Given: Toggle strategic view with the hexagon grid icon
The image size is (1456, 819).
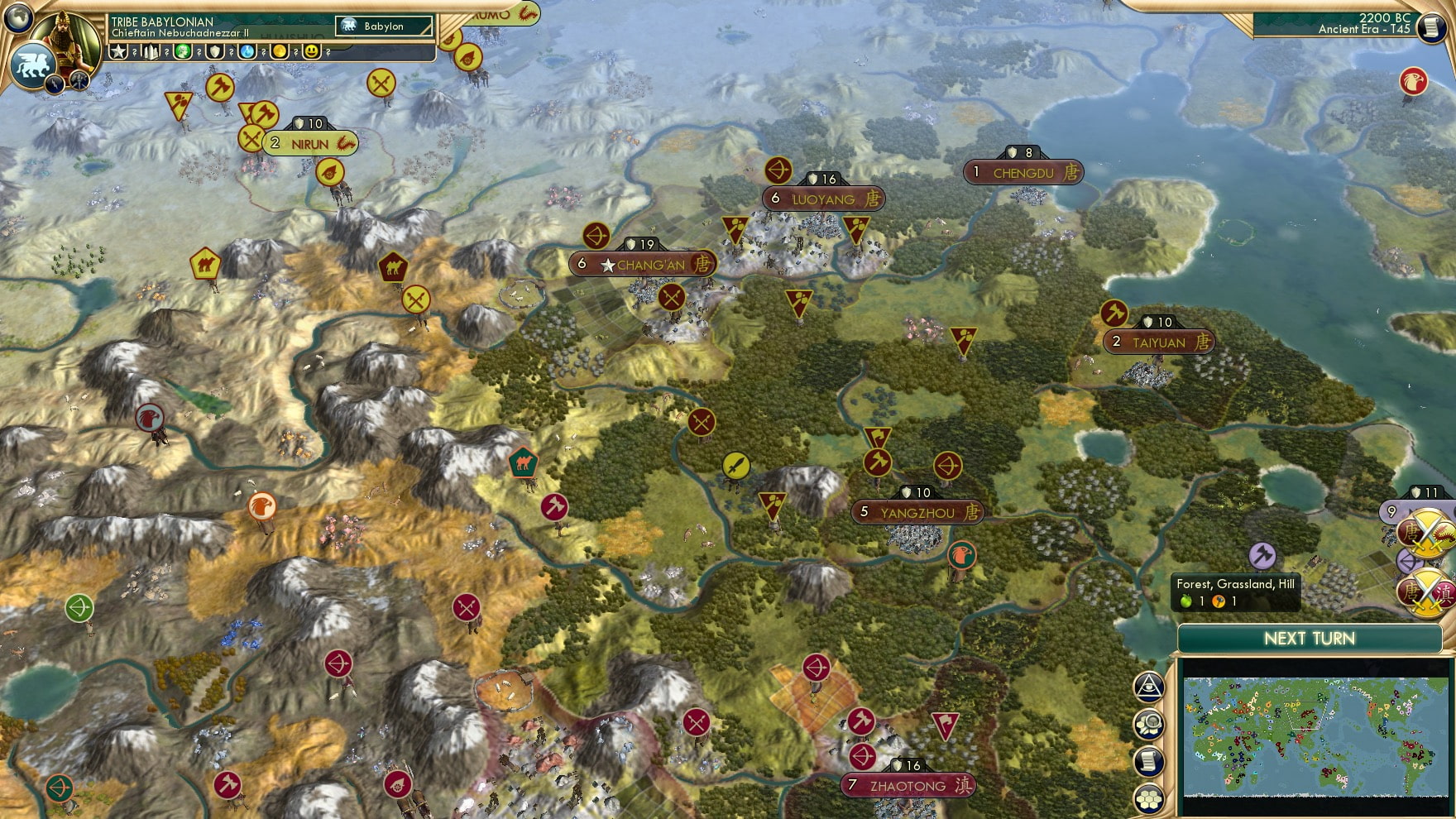Looking at the screenshot, I should tap(1147, 797).
